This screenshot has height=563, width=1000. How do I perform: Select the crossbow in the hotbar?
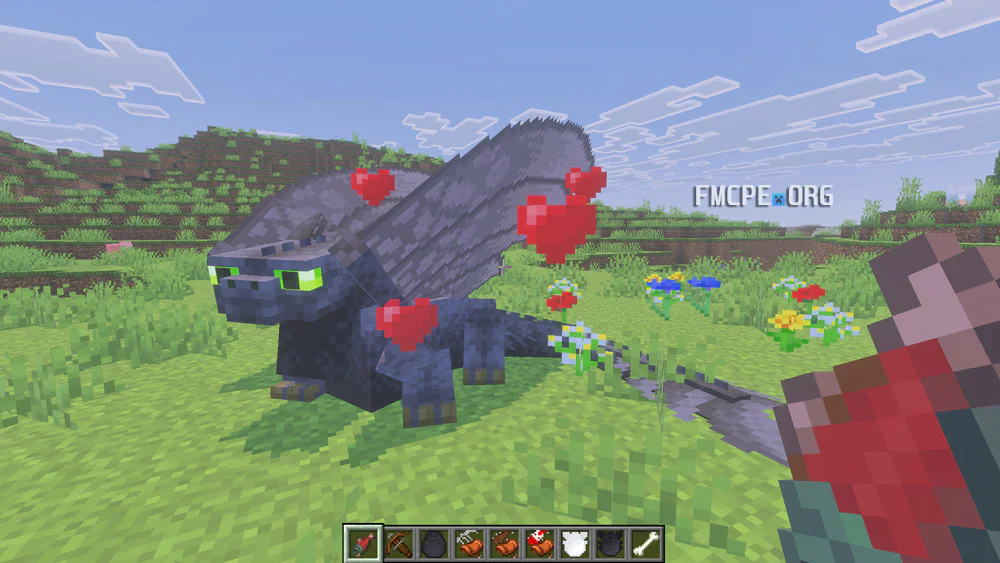tap(398, 543)
